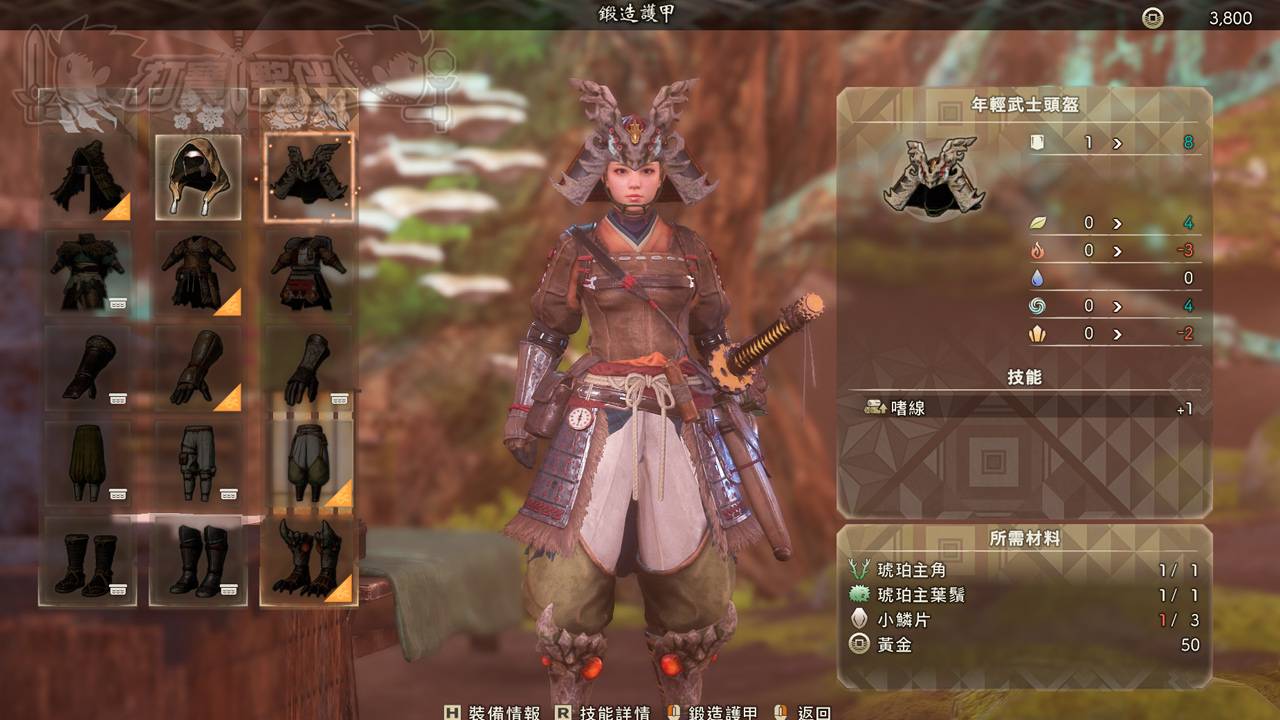Select the 小鱗片 material row

point(1024,620)
